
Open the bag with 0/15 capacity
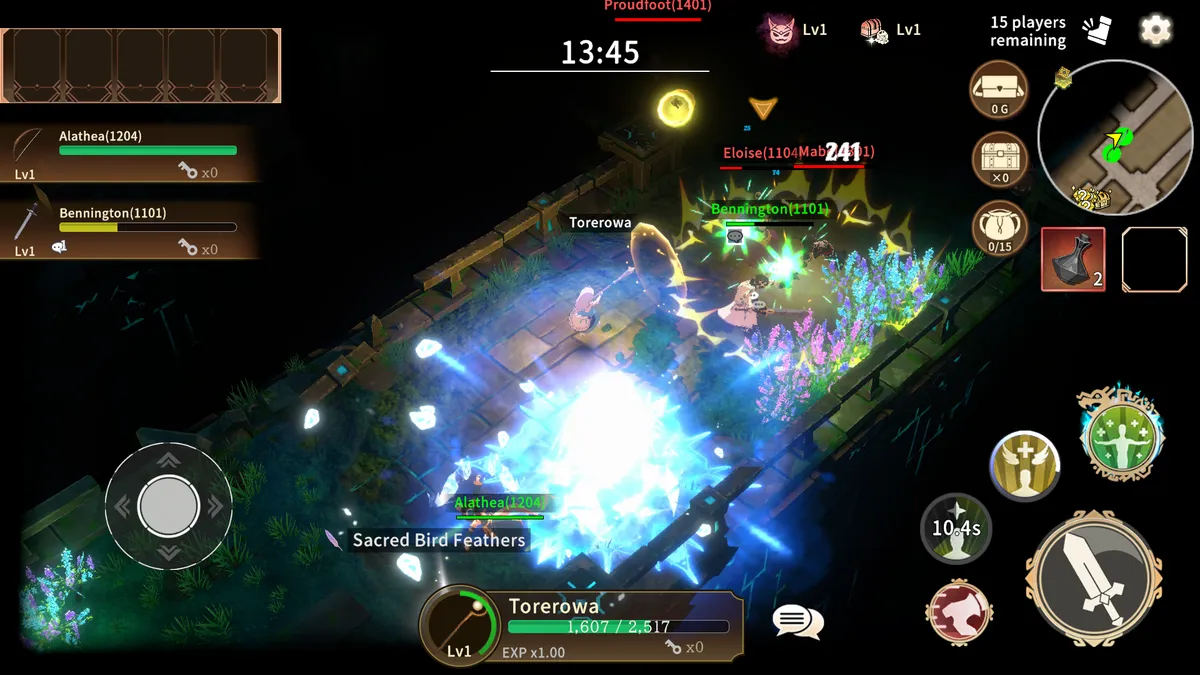[999, 228]
